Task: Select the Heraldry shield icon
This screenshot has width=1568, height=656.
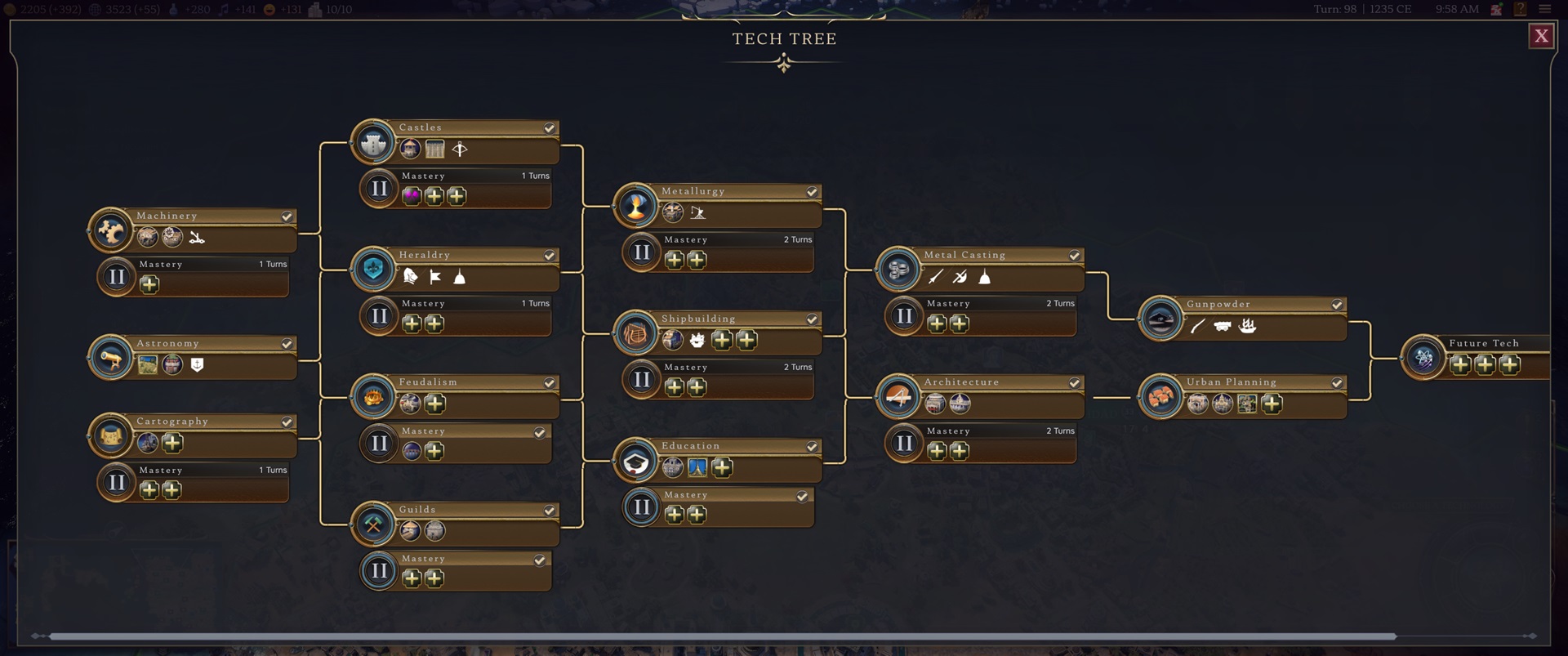Action: (x=373, y=270)
